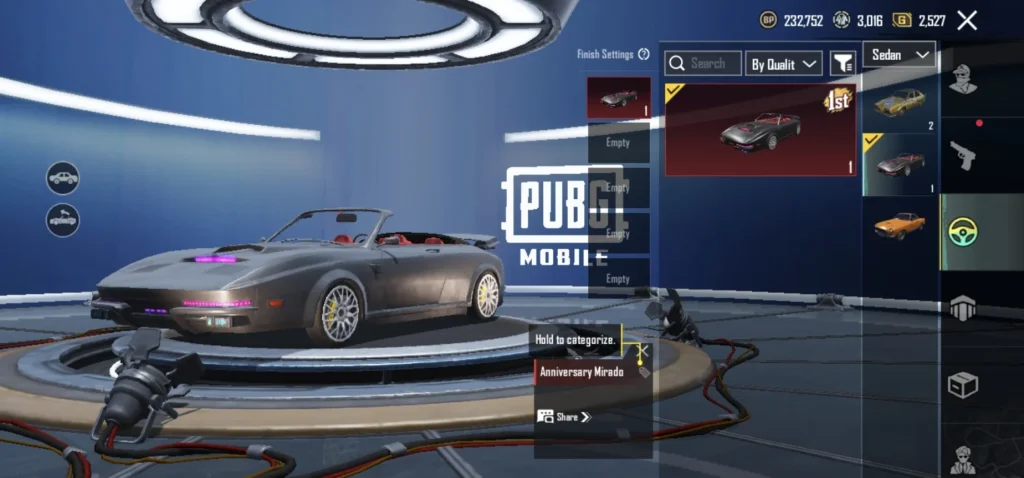Tap the tag icon beside Anniversary Mirado
The image size is (1024, 478).
click(x=644, y=372)
